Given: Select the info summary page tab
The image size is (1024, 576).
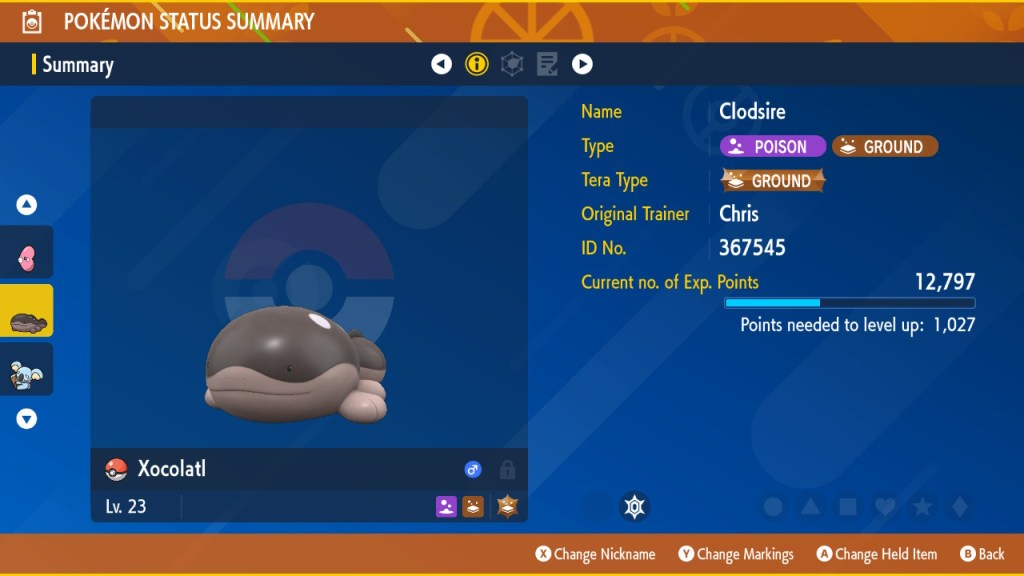Looking at the screenshot, I should (477, 65).
